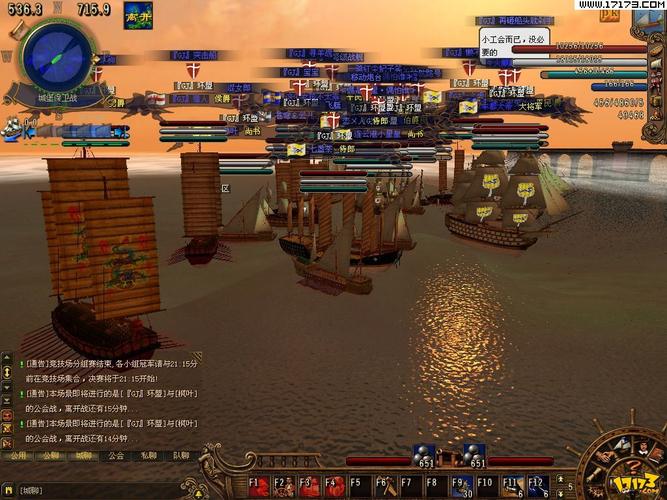Use the F12 hotbar item
The height and width of the screenshot is (500, 667).
pos(536,487)
